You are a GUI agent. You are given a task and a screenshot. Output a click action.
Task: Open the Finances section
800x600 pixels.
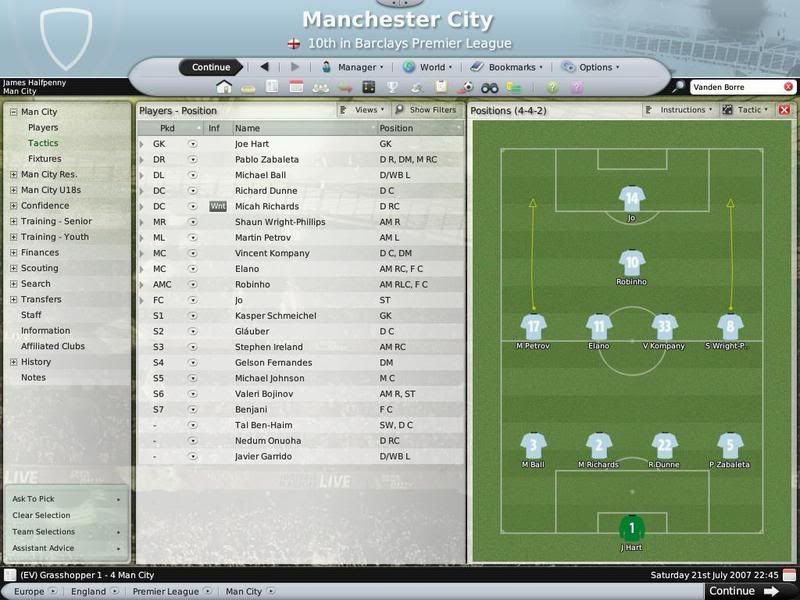40,253
